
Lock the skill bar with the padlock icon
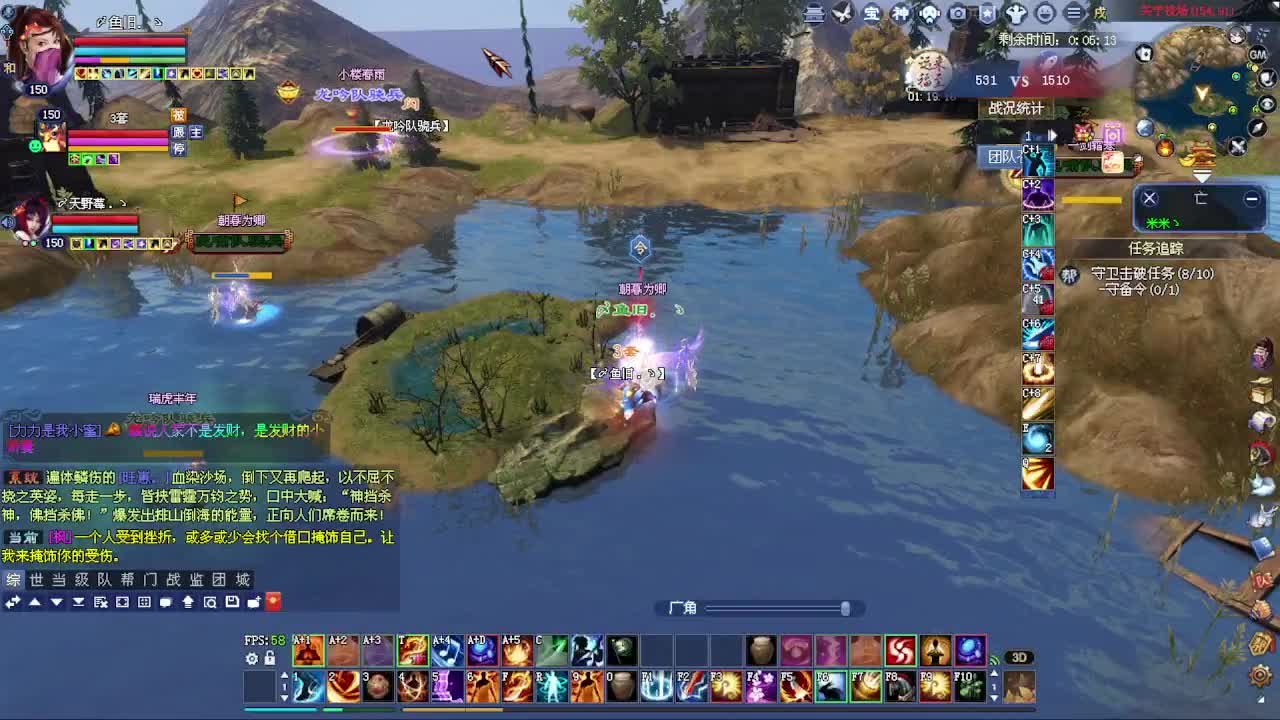[x=270, y=659]
